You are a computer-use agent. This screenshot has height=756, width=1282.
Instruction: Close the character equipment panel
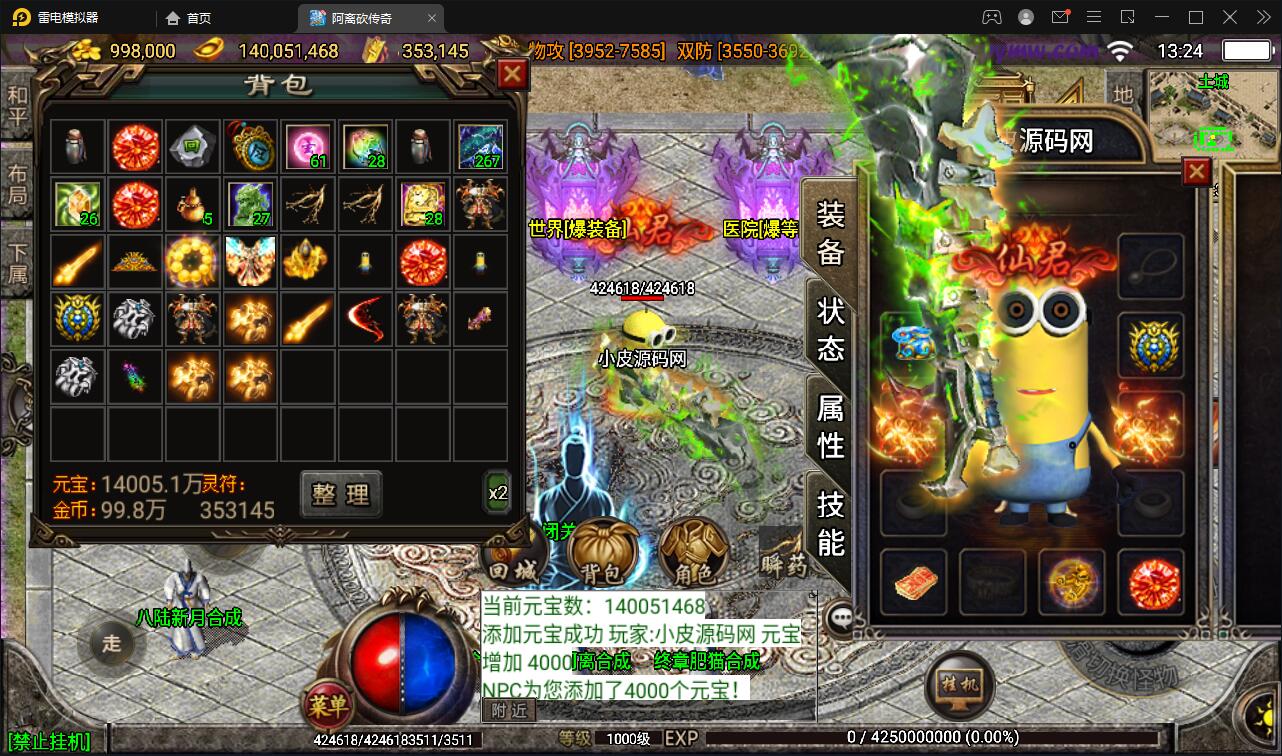[1196, 172]
